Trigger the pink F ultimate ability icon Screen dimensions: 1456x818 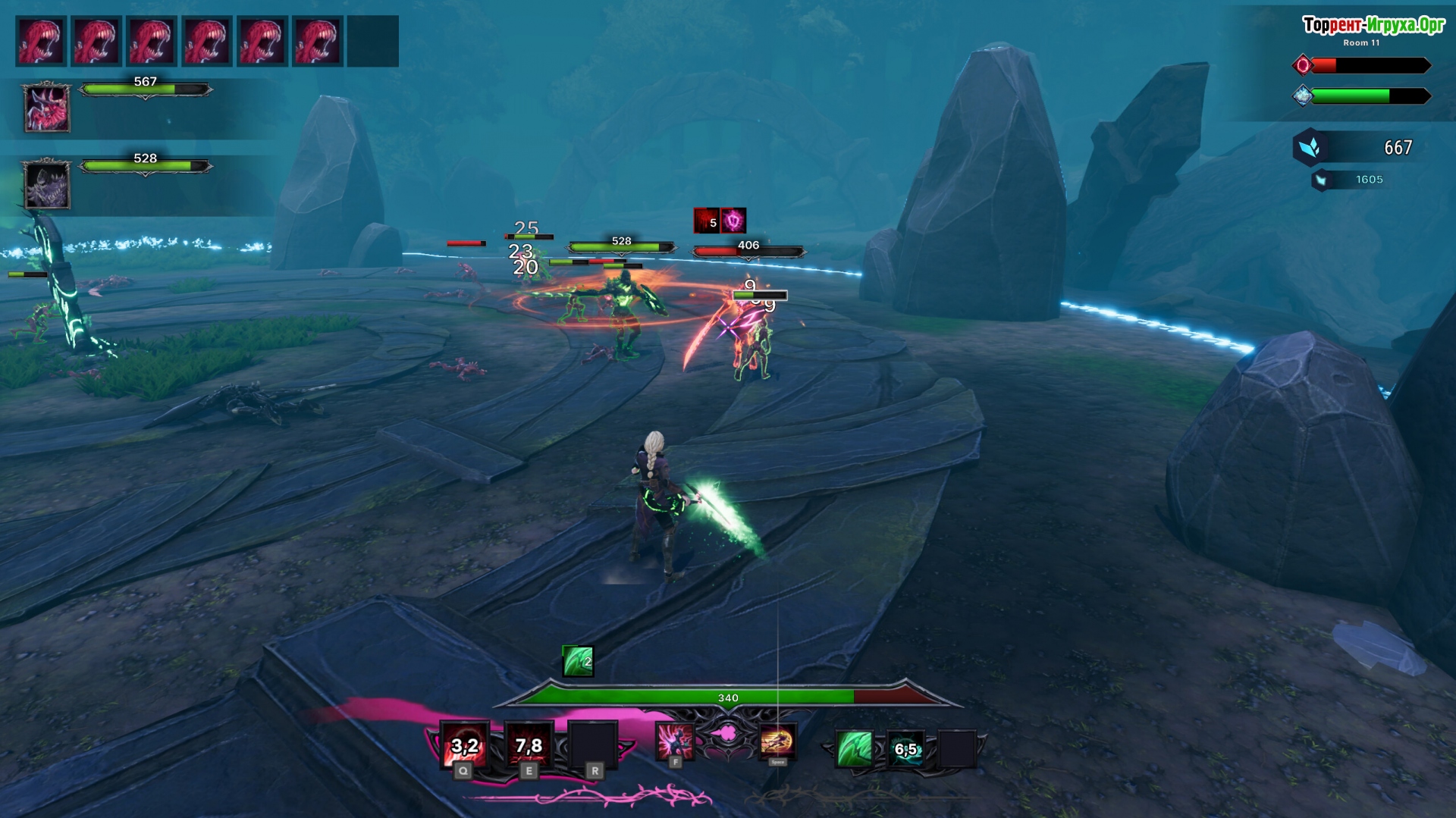(x=674, y=741)
